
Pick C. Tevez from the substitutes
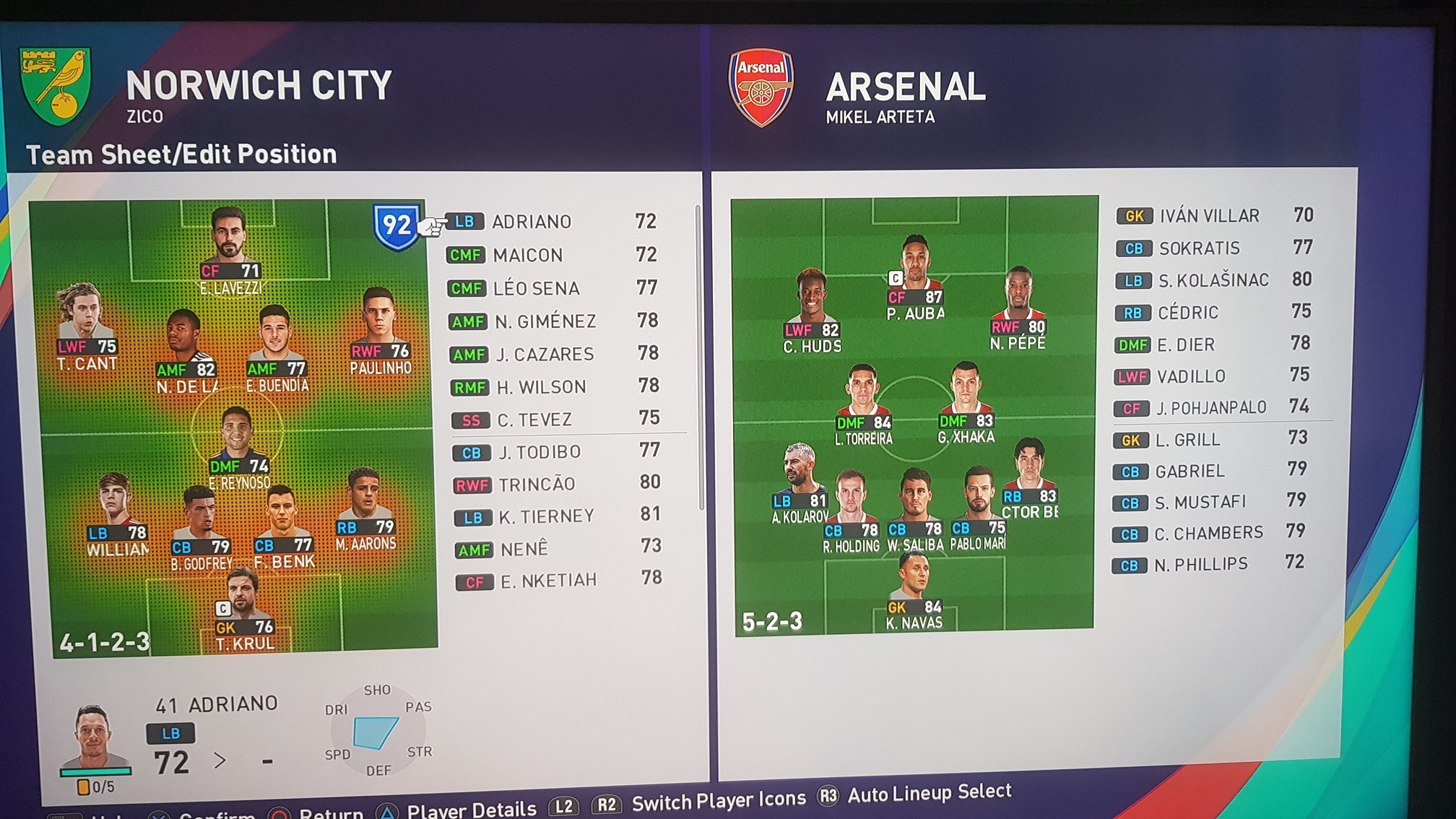(x=534, y=420)
